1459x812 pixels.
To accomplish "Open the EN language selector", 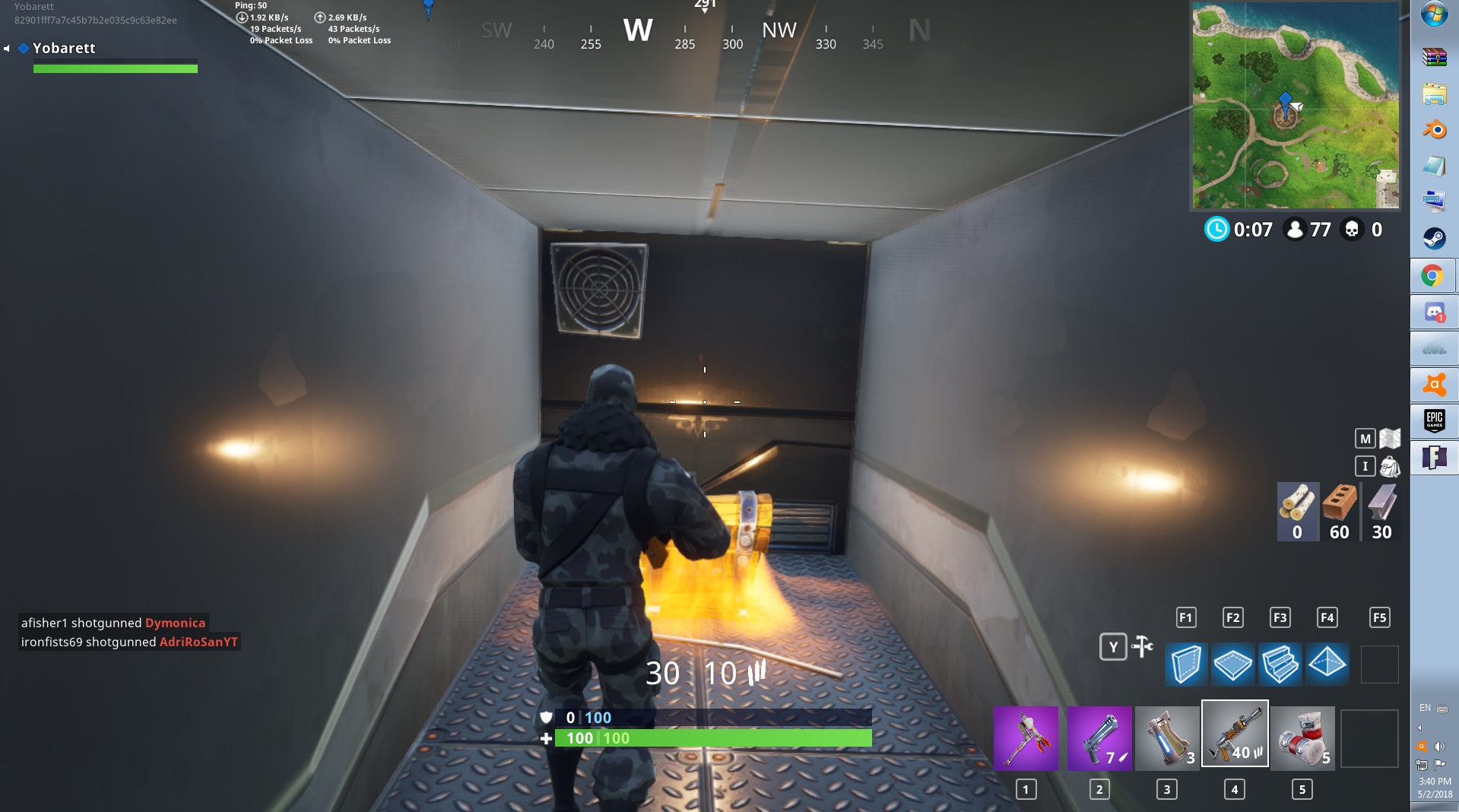I will point(1425,707).
